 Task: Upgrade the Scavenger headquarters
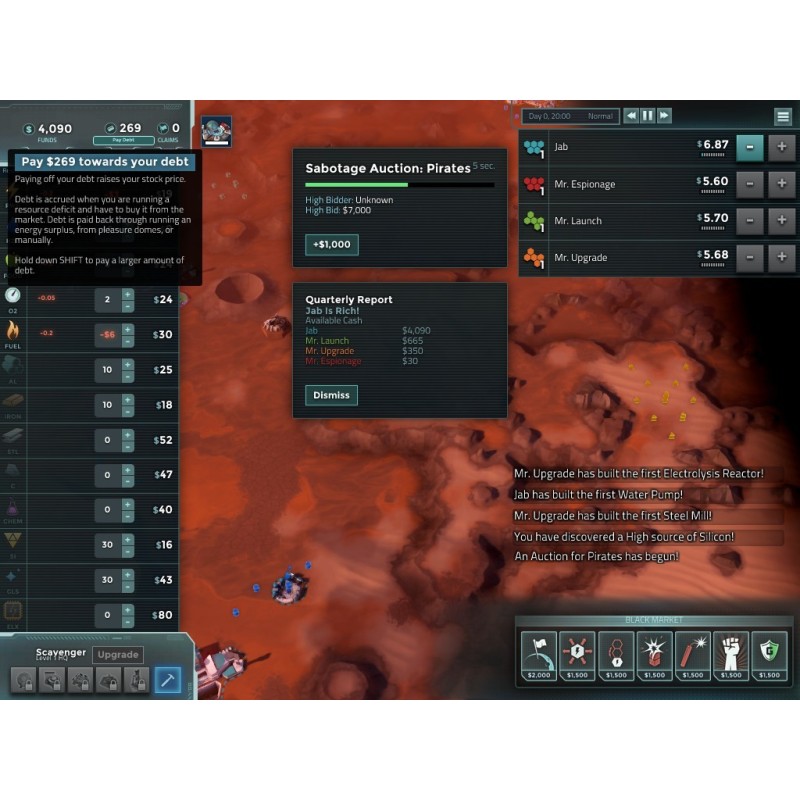tap(117, 655)
